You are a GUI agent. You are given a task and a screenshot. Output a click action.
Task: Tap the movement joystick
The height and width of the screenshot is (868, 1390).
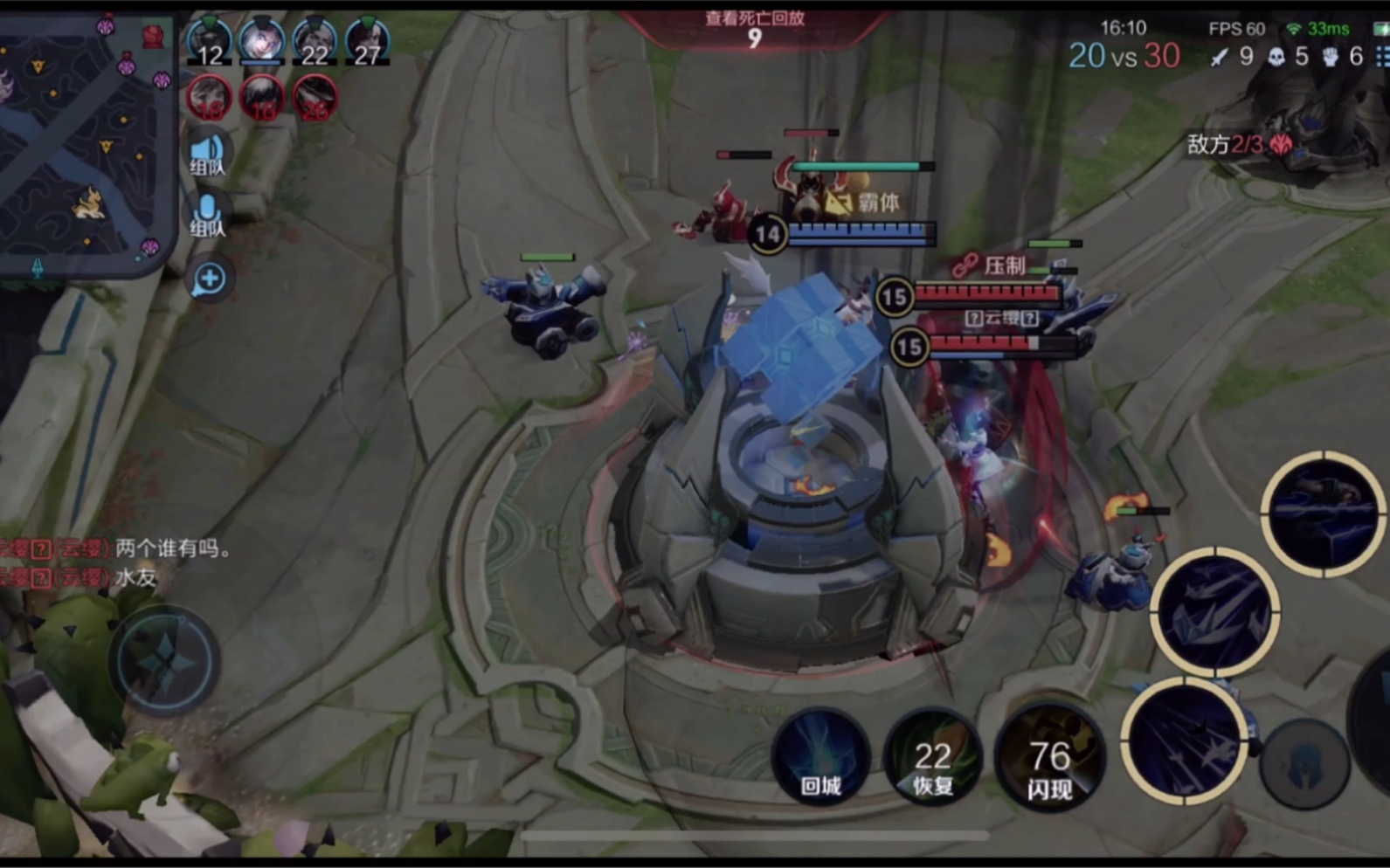coord(164,661)
